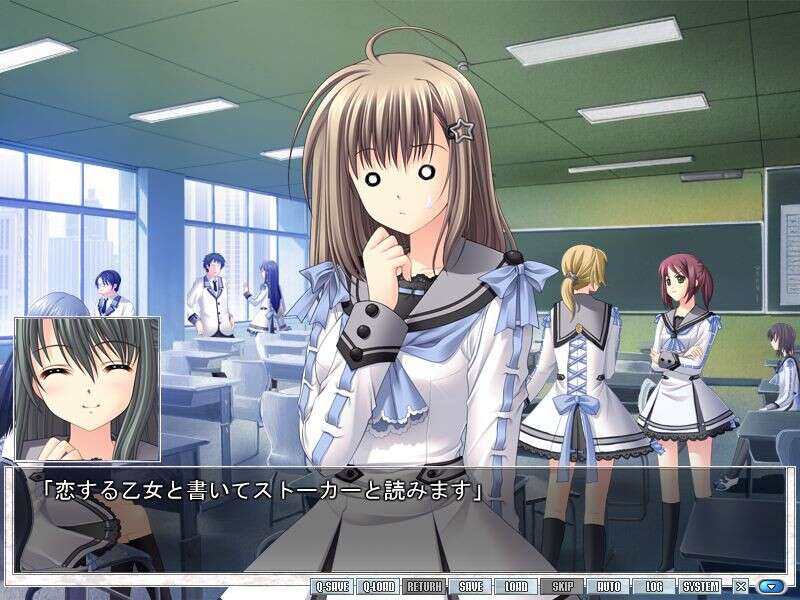Open the LOAD menu

517,587
